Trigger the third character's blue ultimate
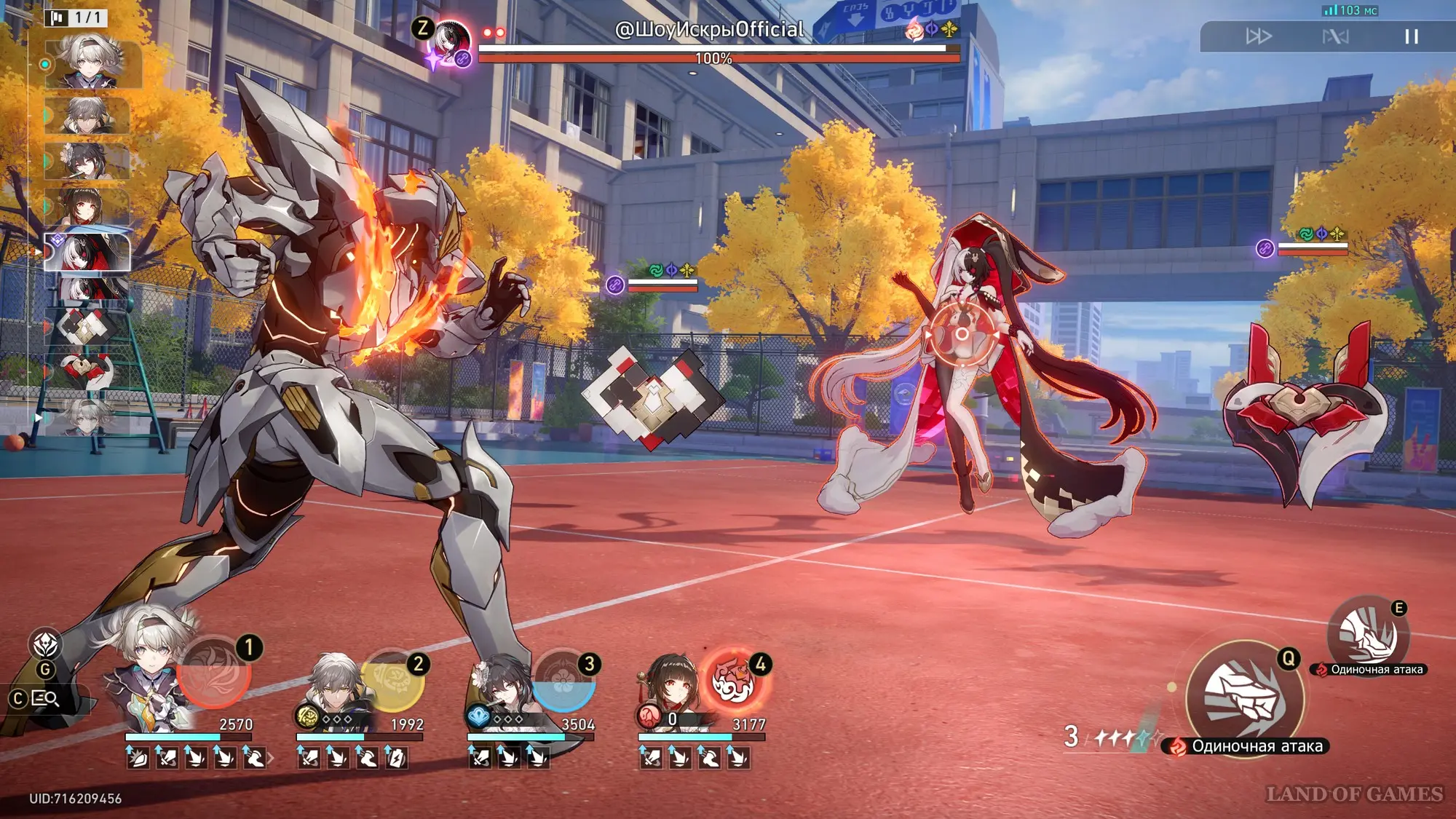This screenshot has height=819, width=1456. tap(563, 681)
